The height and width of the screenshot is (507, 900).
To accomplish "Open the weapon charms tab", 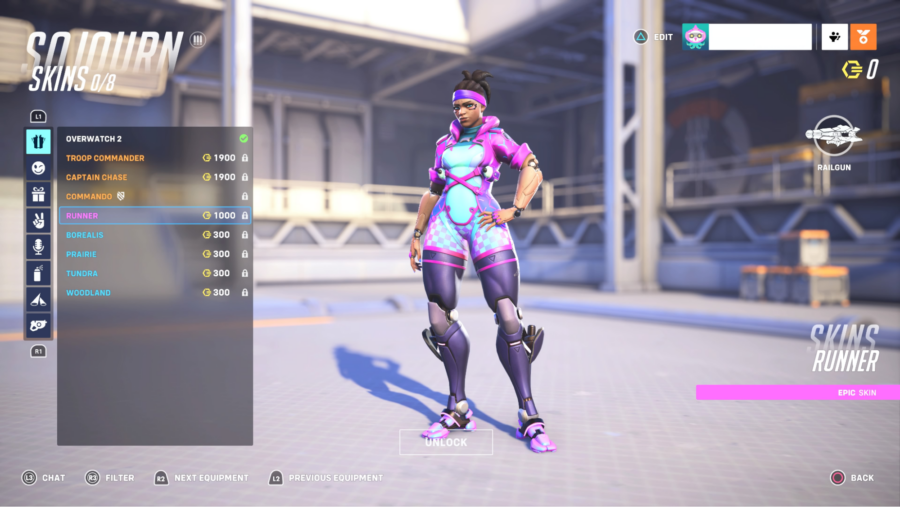I will click(x=38, y=325).
